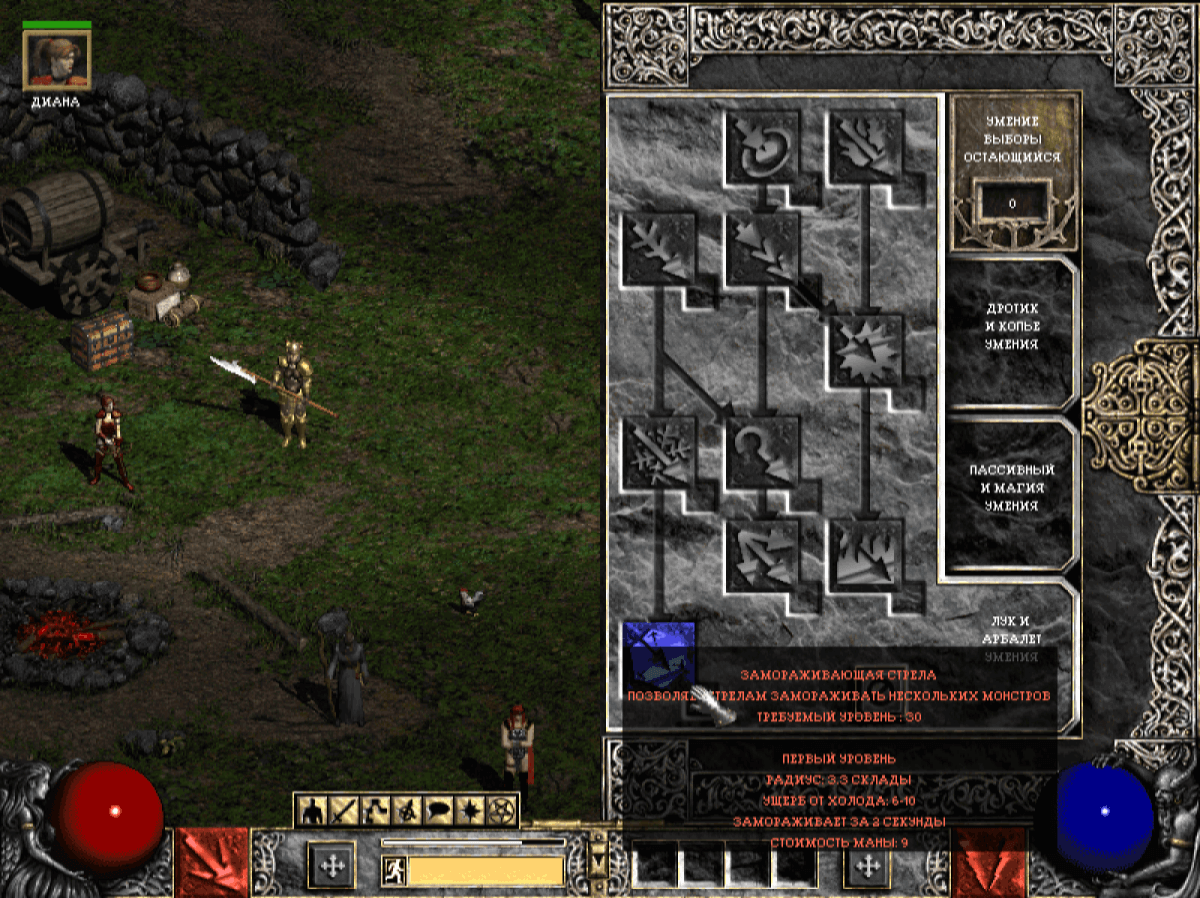Image resolution: width=1200 pixels, height=898 pixels.
Task: Select the Magic Arrow skill icon
Action: click(762, 146)
